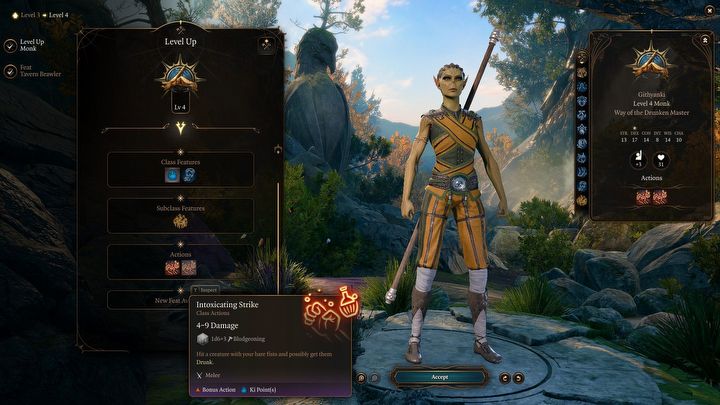Rotate character using left arrow beside Accept
The image size is (720, 405).
click(504, 378)
